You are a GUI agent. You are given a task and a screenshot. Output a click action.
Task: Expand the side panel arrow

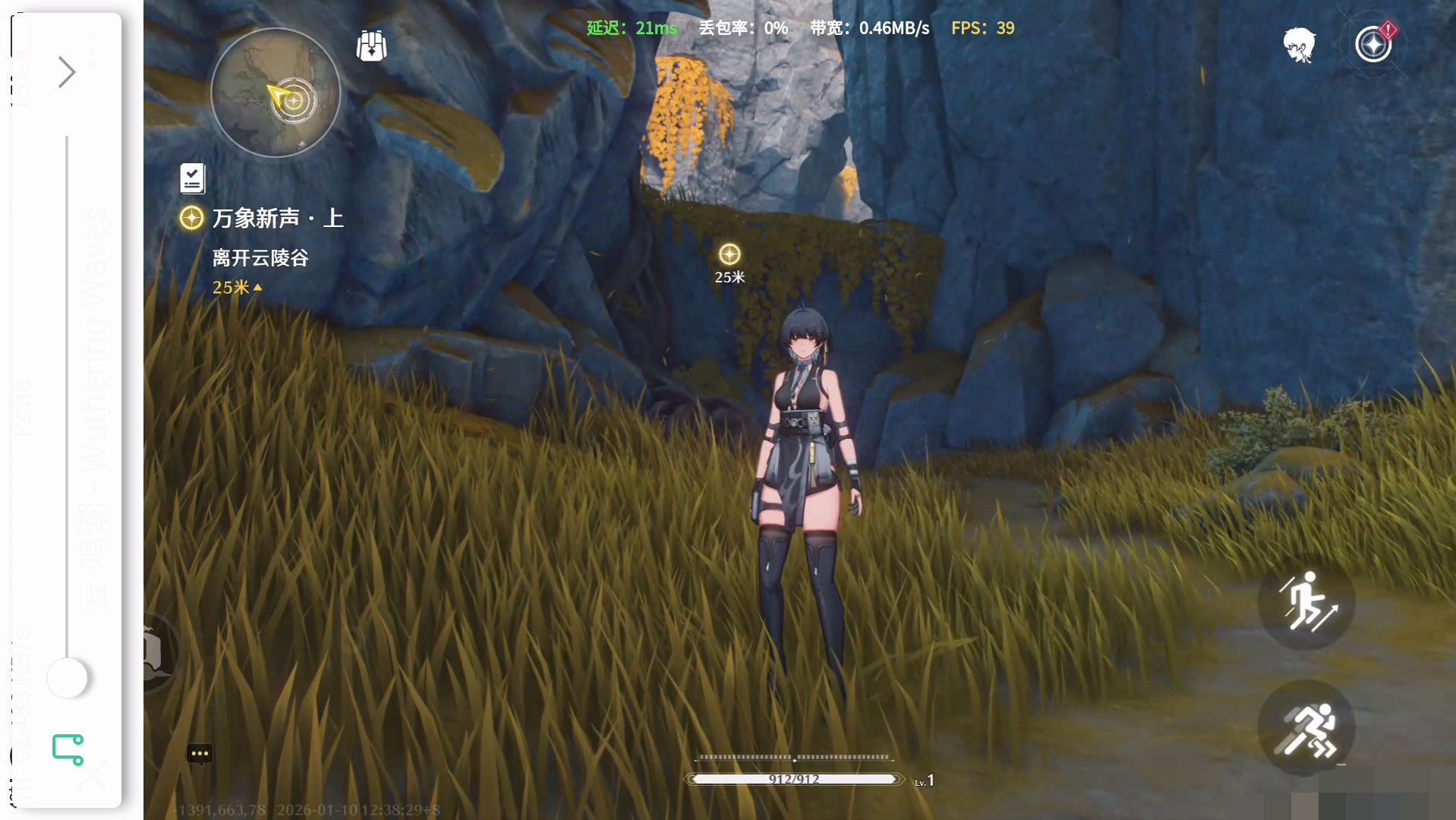[67, 72]
